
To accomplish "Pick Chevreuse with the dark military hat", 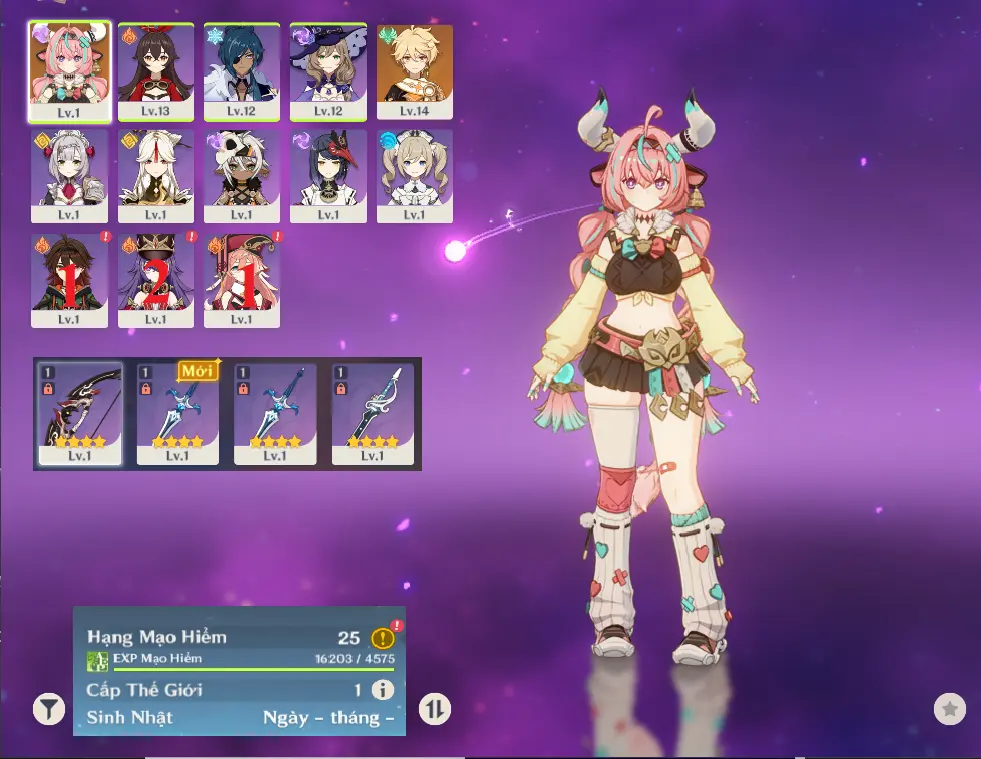I will (155, 280).
